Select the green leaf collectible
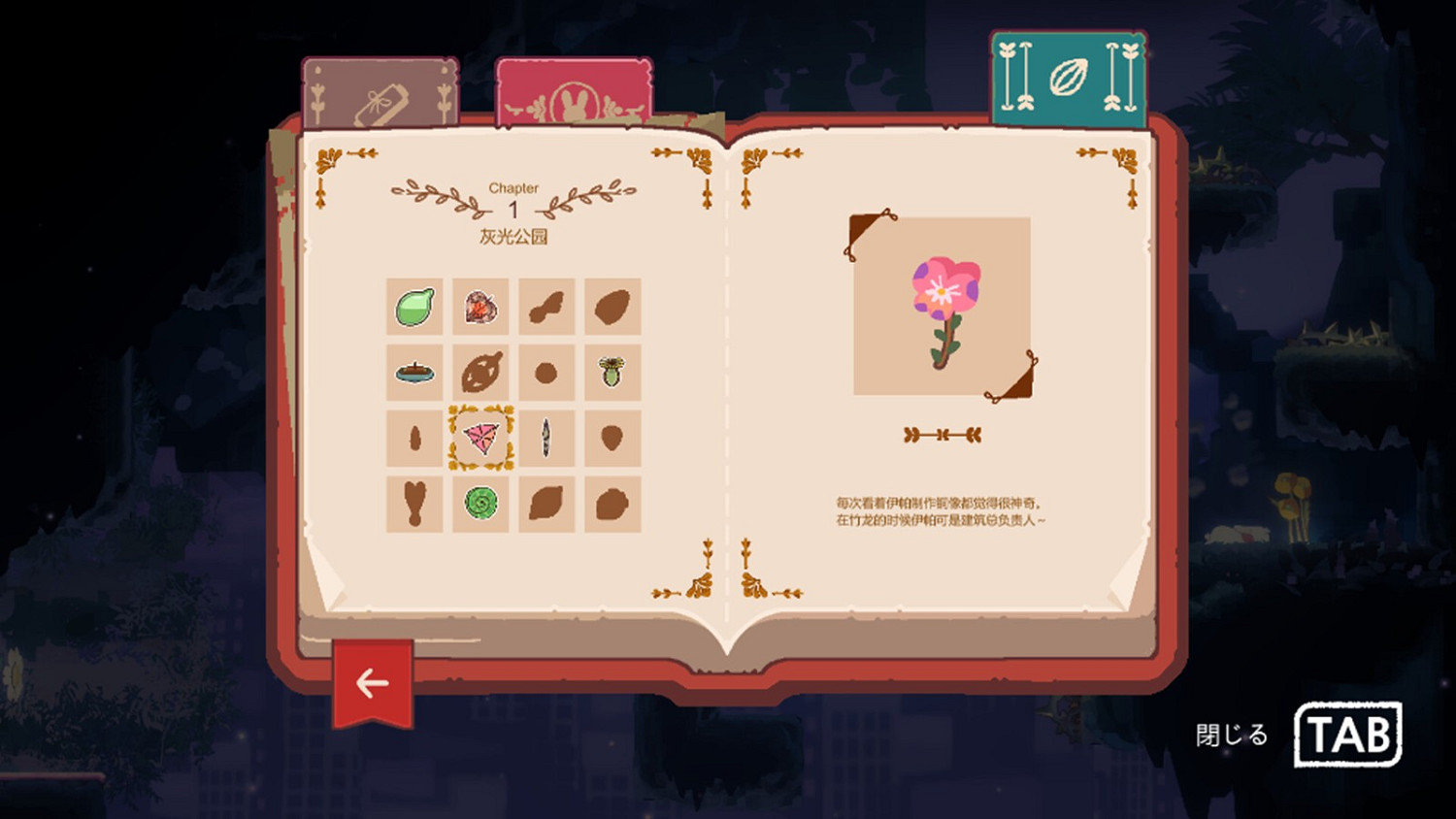 pyautogui.click(x=415, y=308)
